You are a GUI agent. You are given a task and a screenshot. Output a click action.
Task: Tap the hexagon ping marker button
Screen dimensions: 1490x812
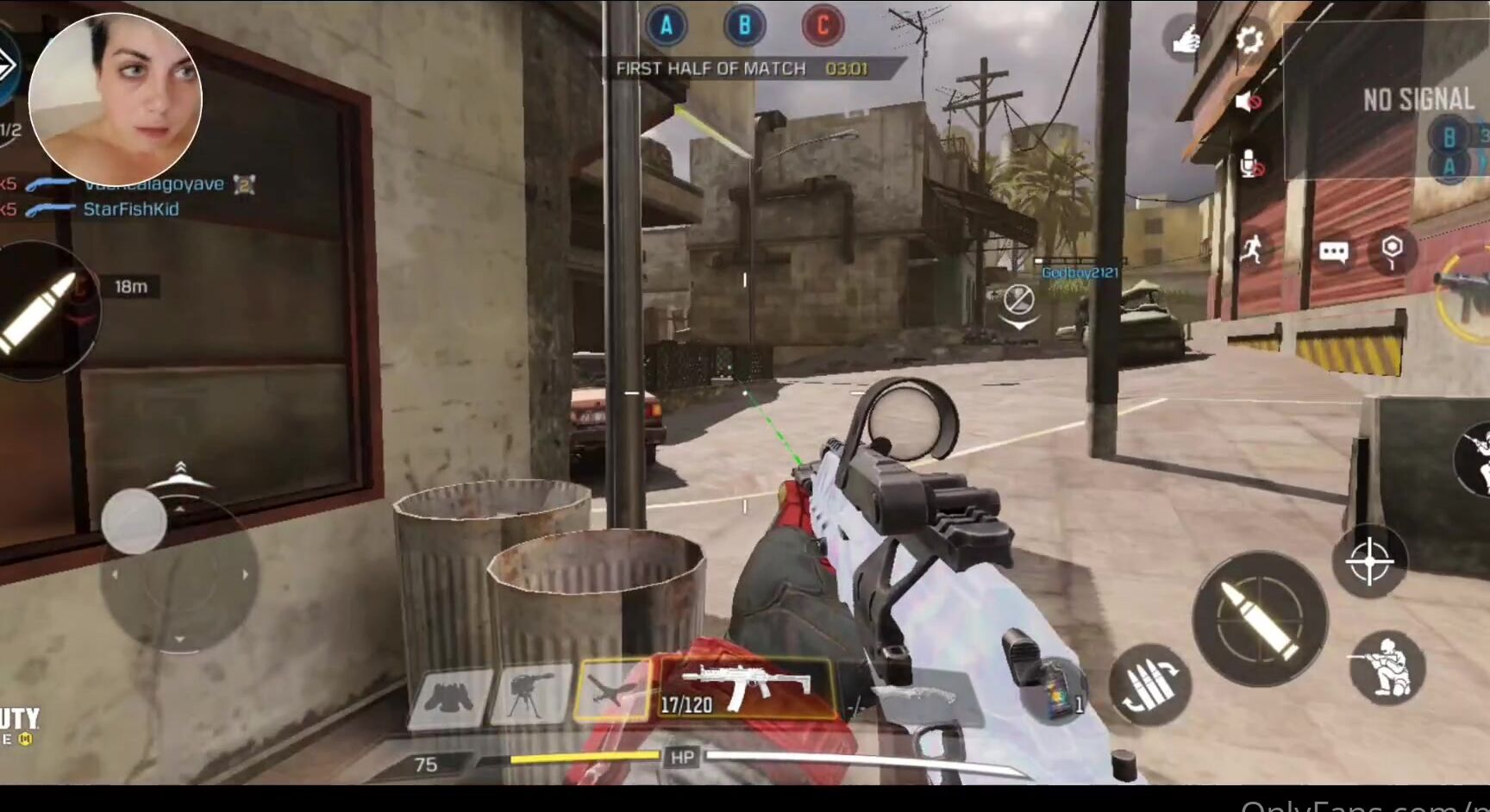pos(1392,251)
